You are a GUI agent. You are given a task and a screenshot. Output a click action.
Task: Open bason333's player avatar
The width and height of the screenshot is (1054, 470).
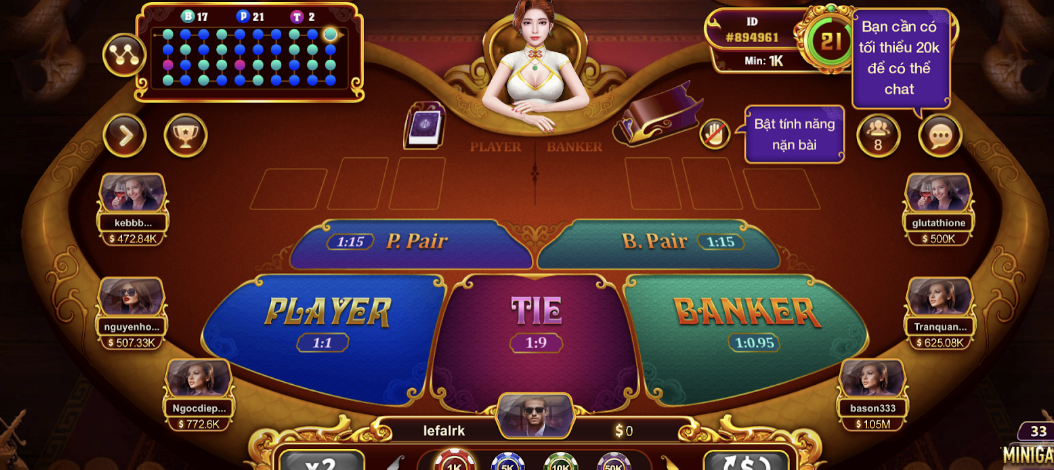873,379
